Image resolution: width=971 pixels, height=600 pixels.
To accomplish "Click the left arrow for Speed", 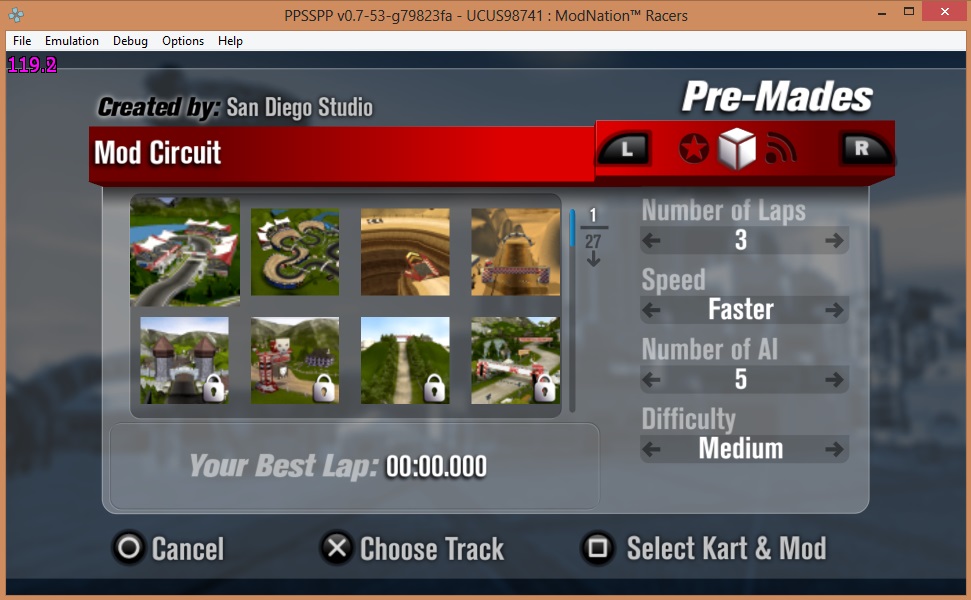I will [x=652, y=310].
